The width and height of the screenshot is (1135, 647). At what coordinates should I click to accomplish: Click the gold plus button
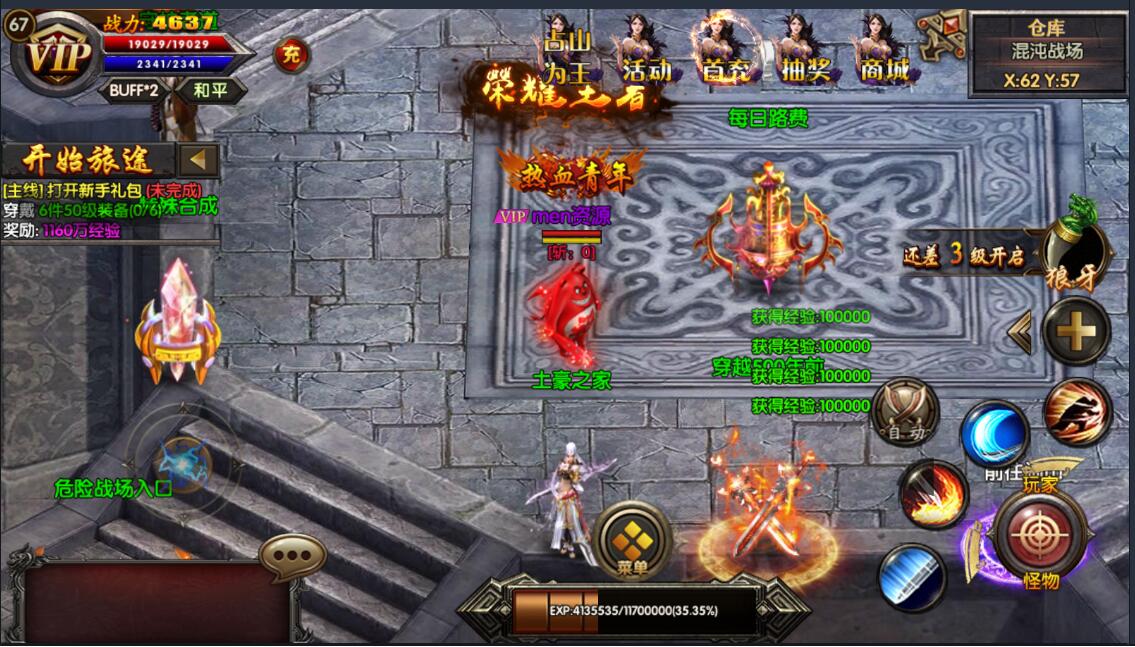(1076, 330)
